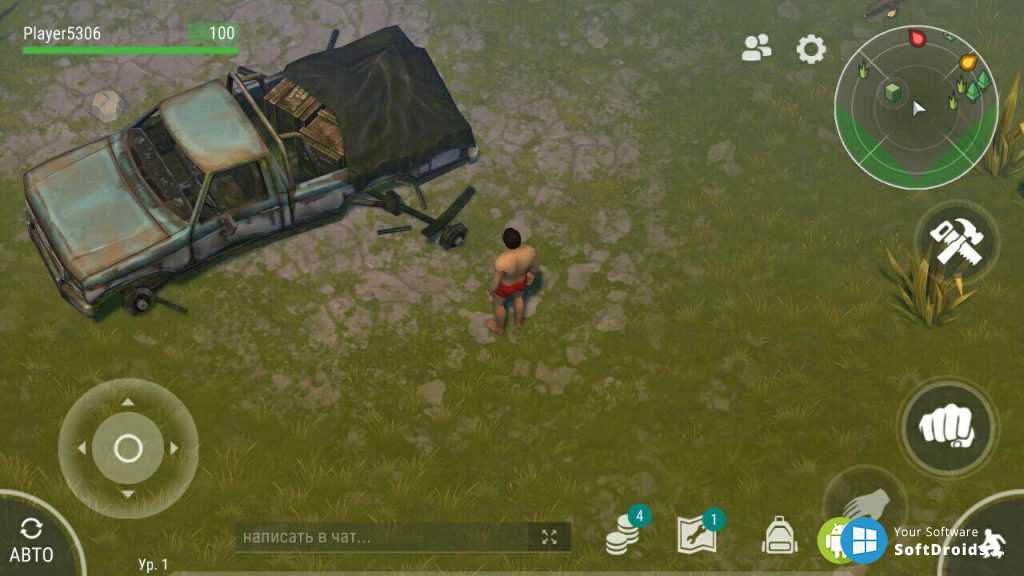This screenshot has width=1024, height=576.
Task: Tap the circular minimap
Action: (x=916, y=108)
